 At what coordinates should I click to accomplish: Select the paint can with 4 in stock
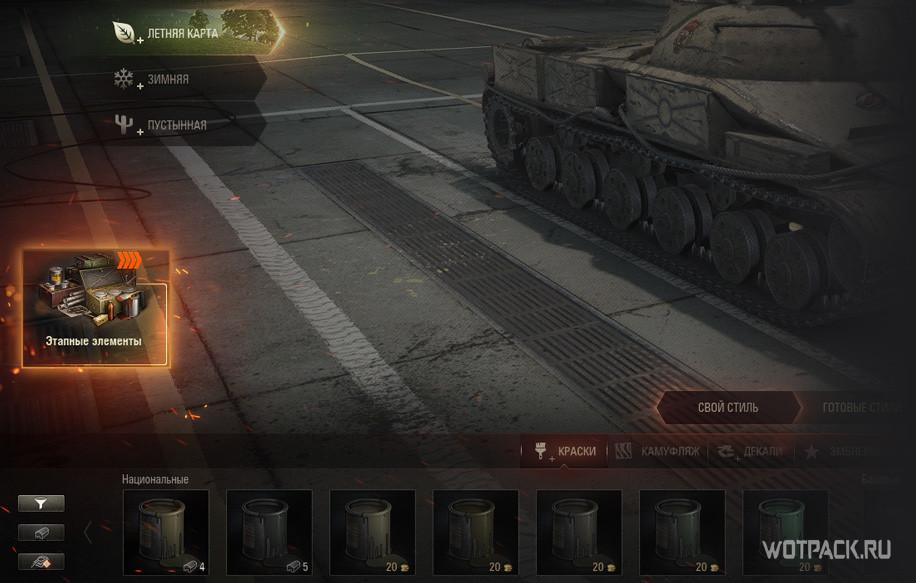[166, 532]
